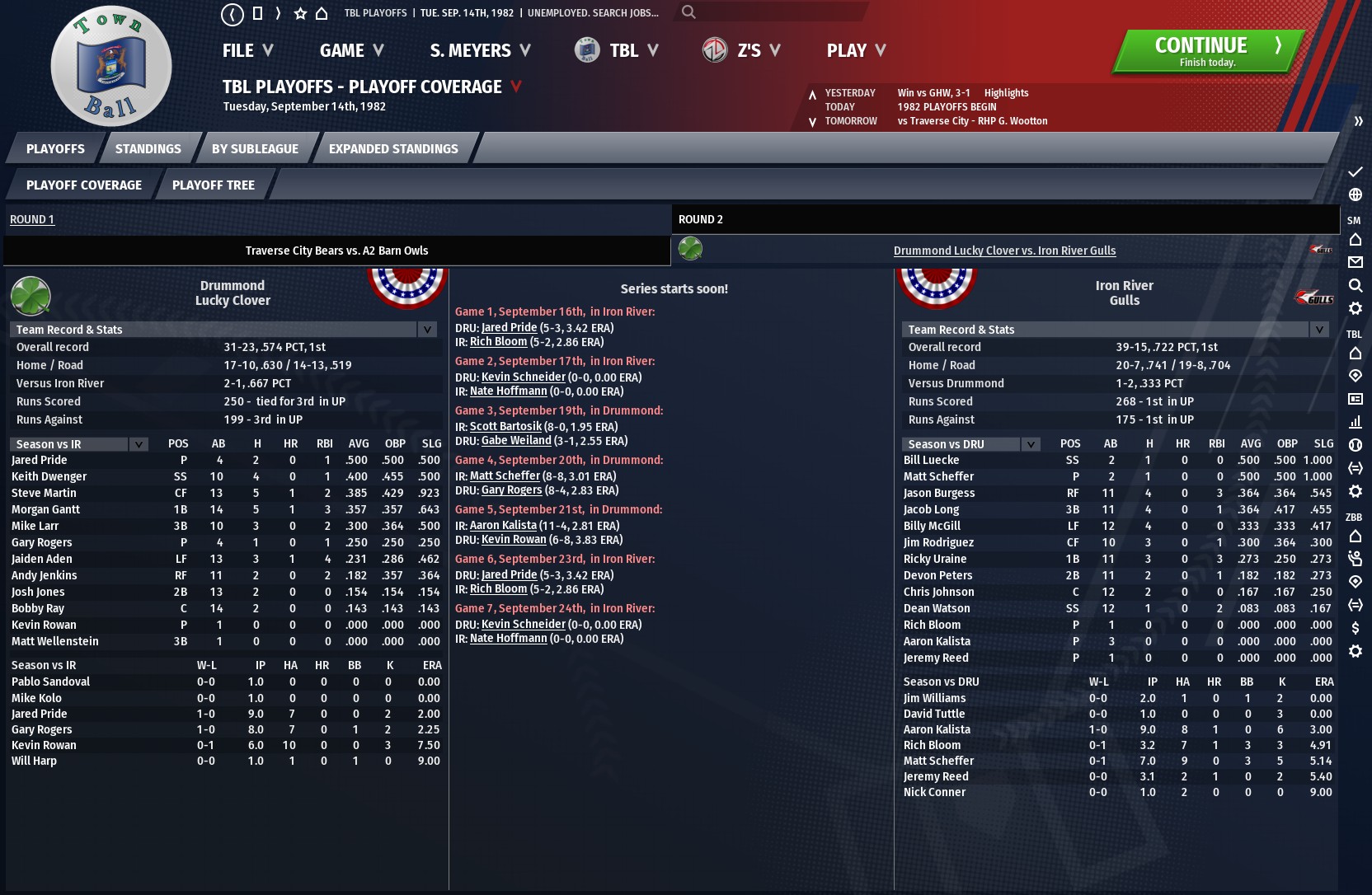1372x895 pixels.
Task: Select Traverse City Bears vs. A2 Barn Owls series
Action: pos(336,251)
